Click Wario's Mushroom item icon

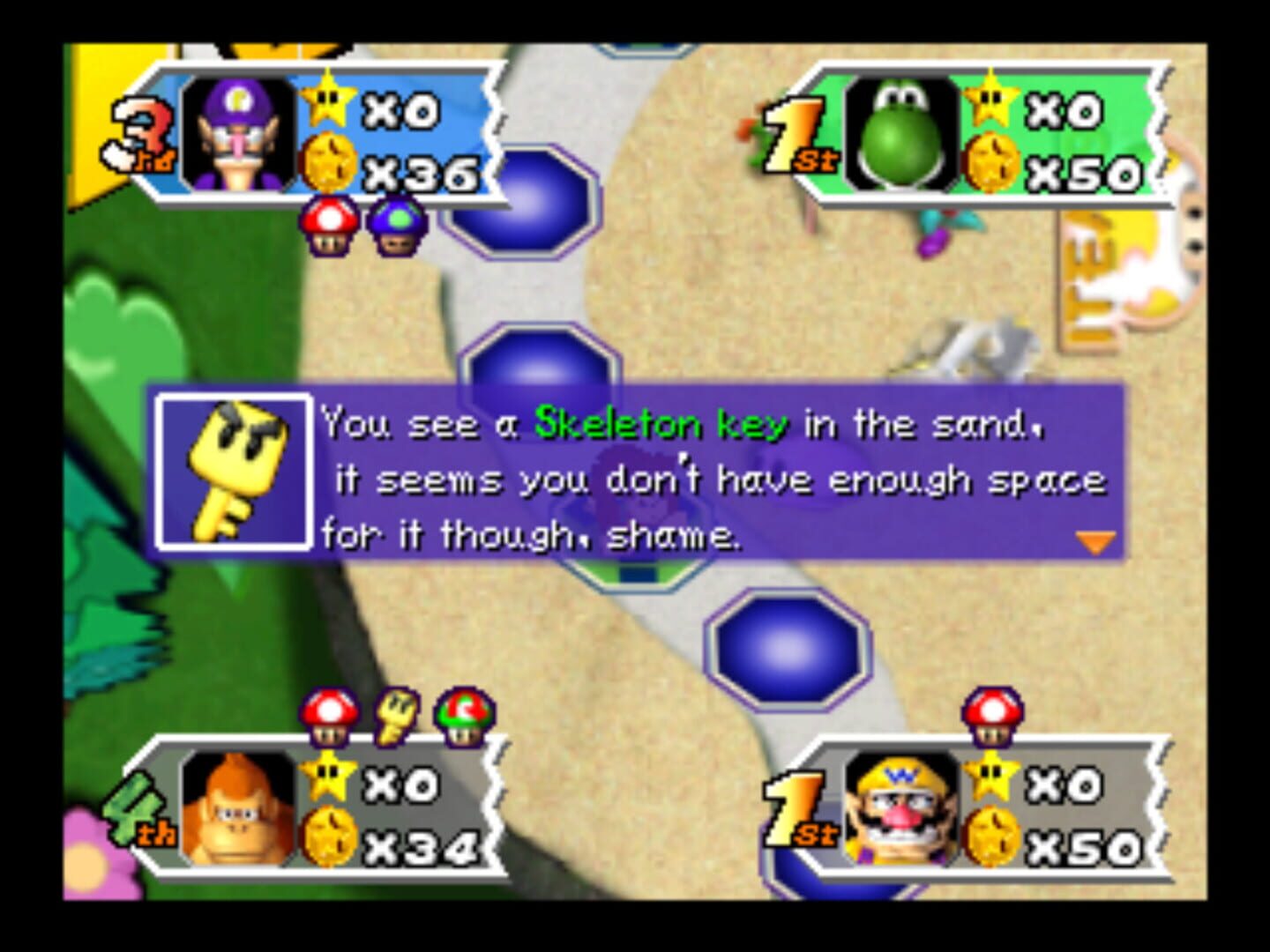[x=991, y=717]
